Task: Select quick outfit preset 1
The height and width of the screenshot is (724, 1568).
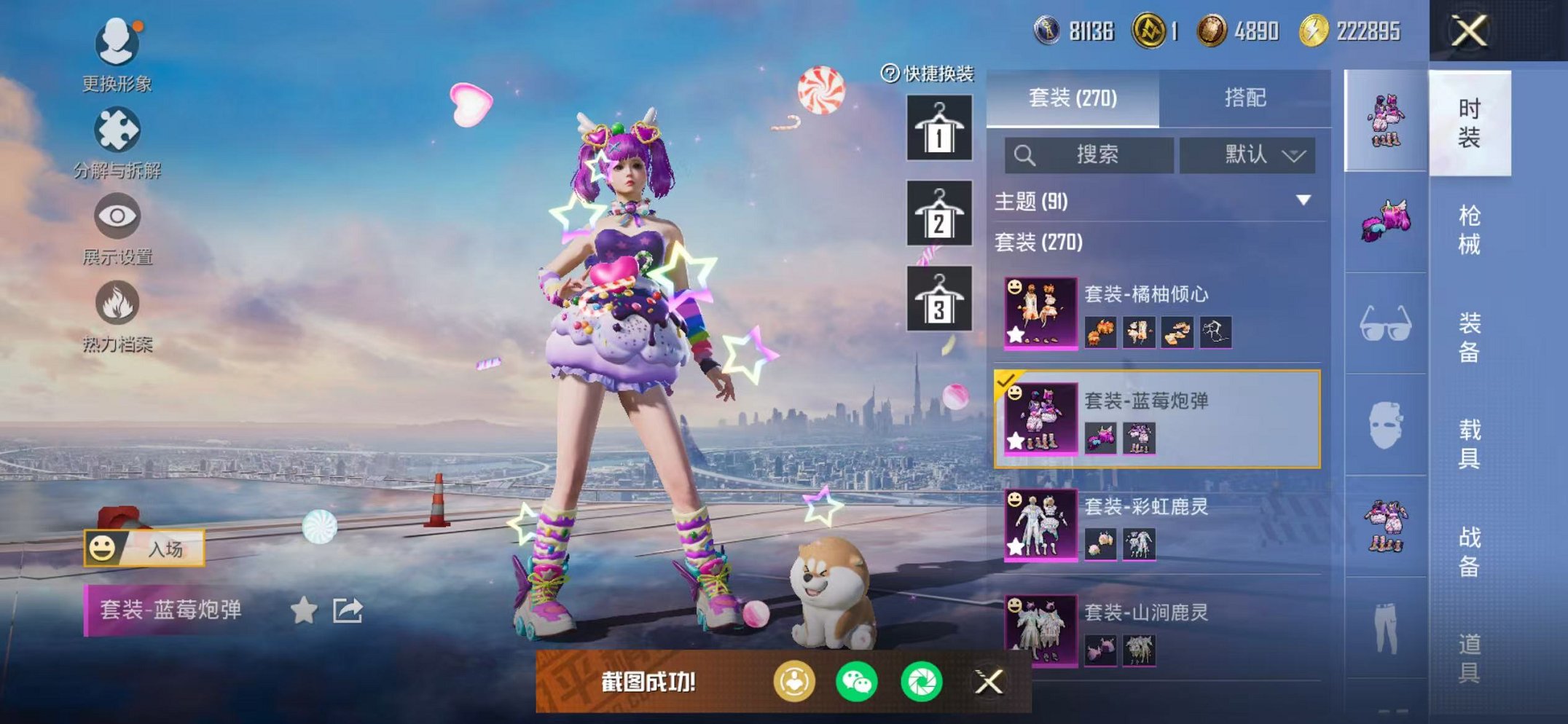Action: [938, 128]
